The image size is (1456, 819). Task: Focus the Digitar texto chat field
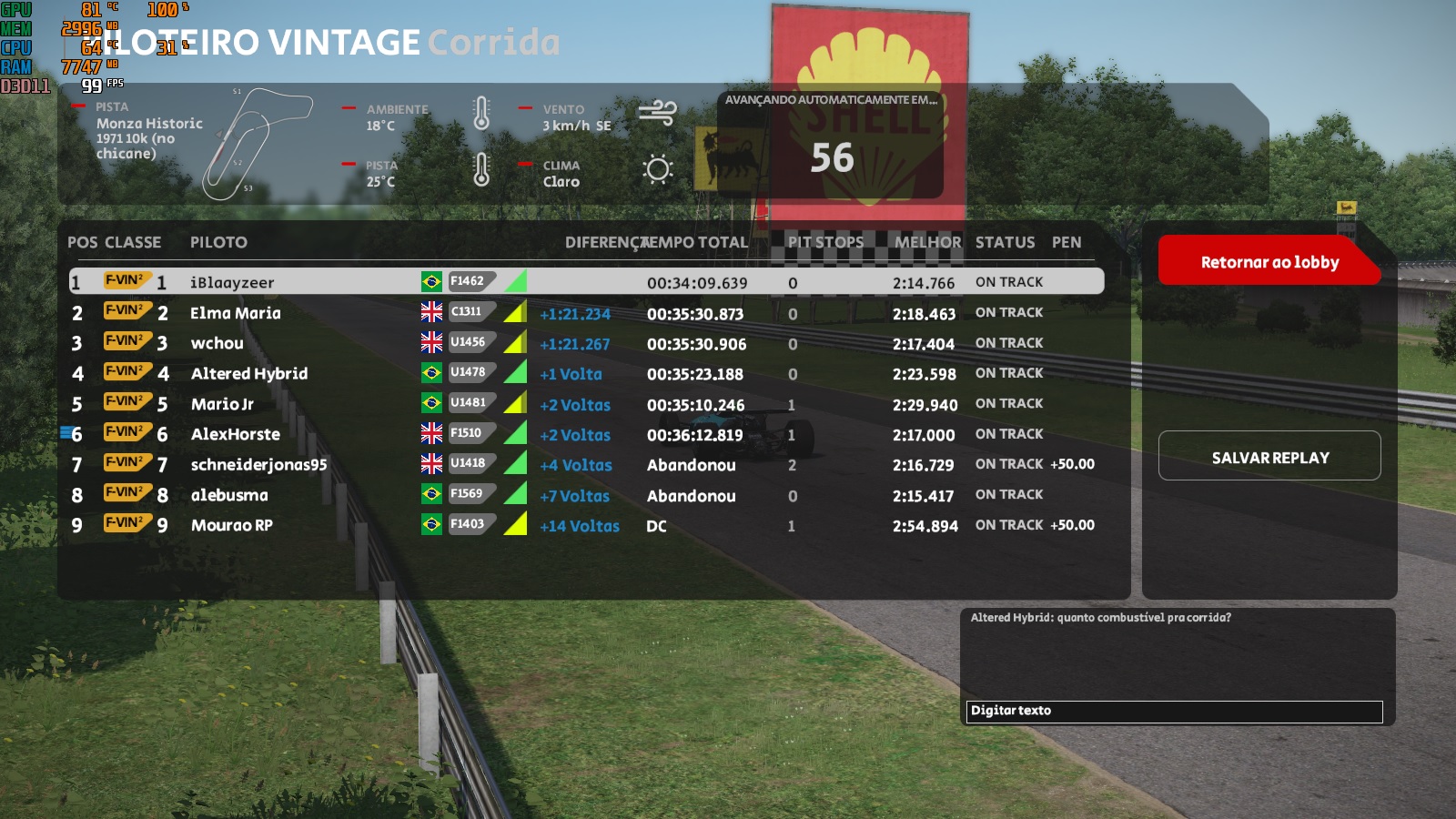(x=1174, y=711)
